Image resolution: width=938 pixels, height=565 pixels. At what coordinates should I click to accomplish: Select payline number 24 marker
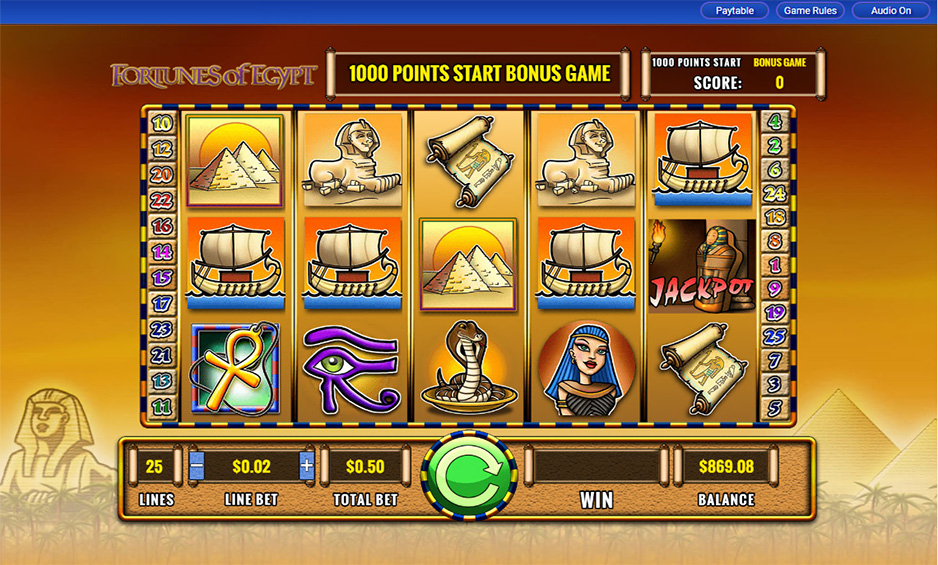tap(775, 193)
